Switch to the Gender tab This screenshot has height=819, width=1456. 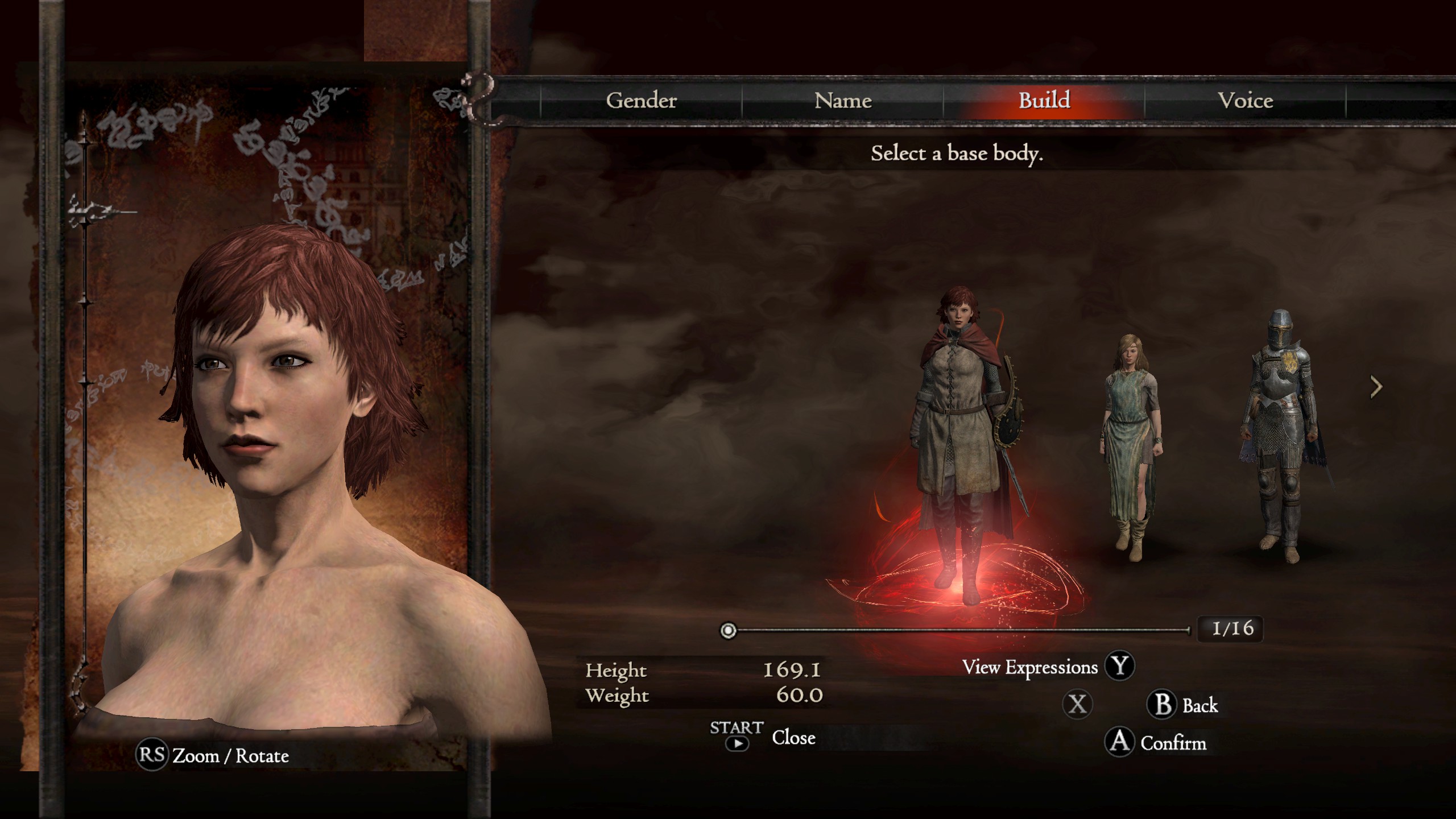coord(641,101)
